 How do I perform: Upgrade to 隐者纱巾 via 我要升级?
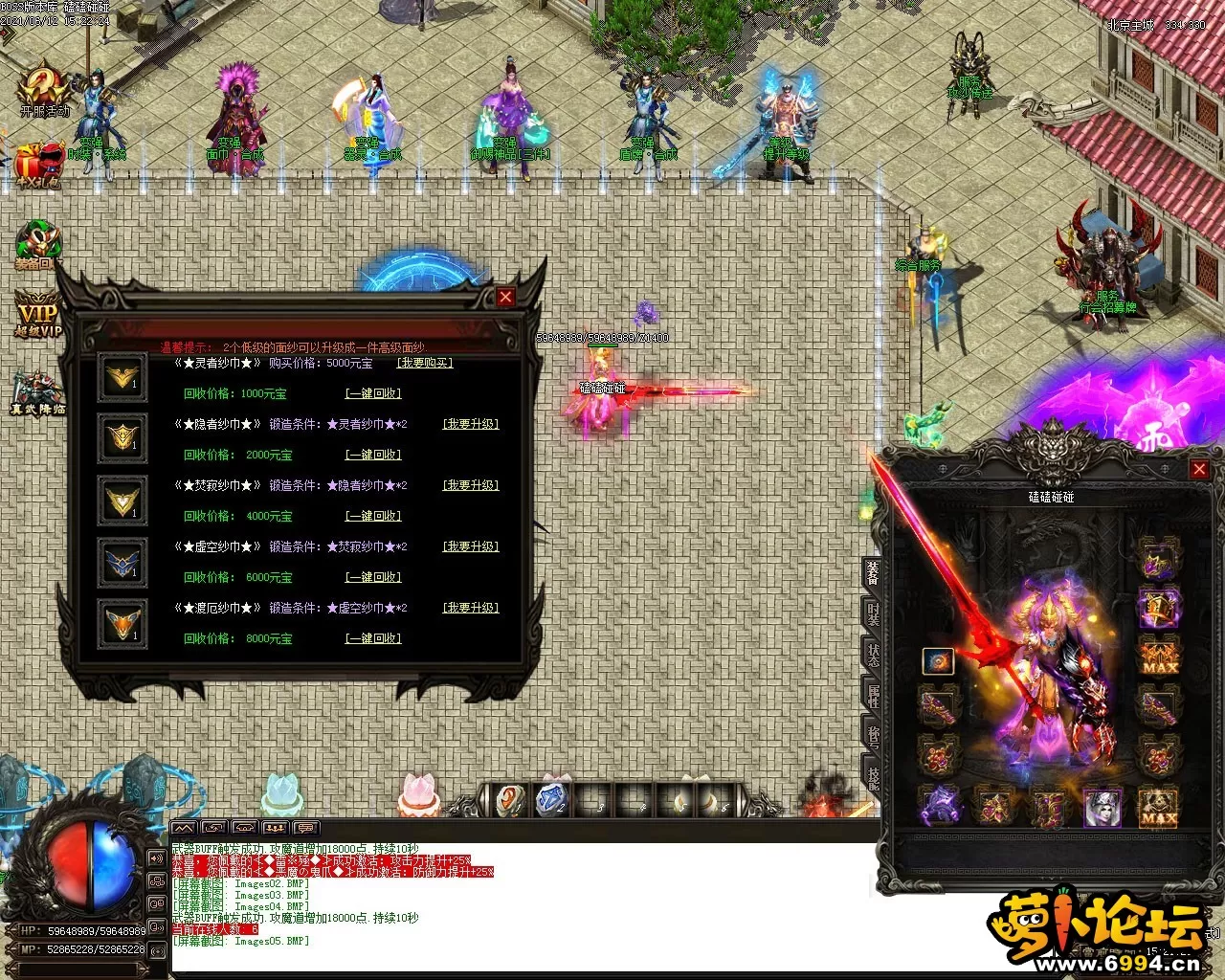(x=470, y=424)
